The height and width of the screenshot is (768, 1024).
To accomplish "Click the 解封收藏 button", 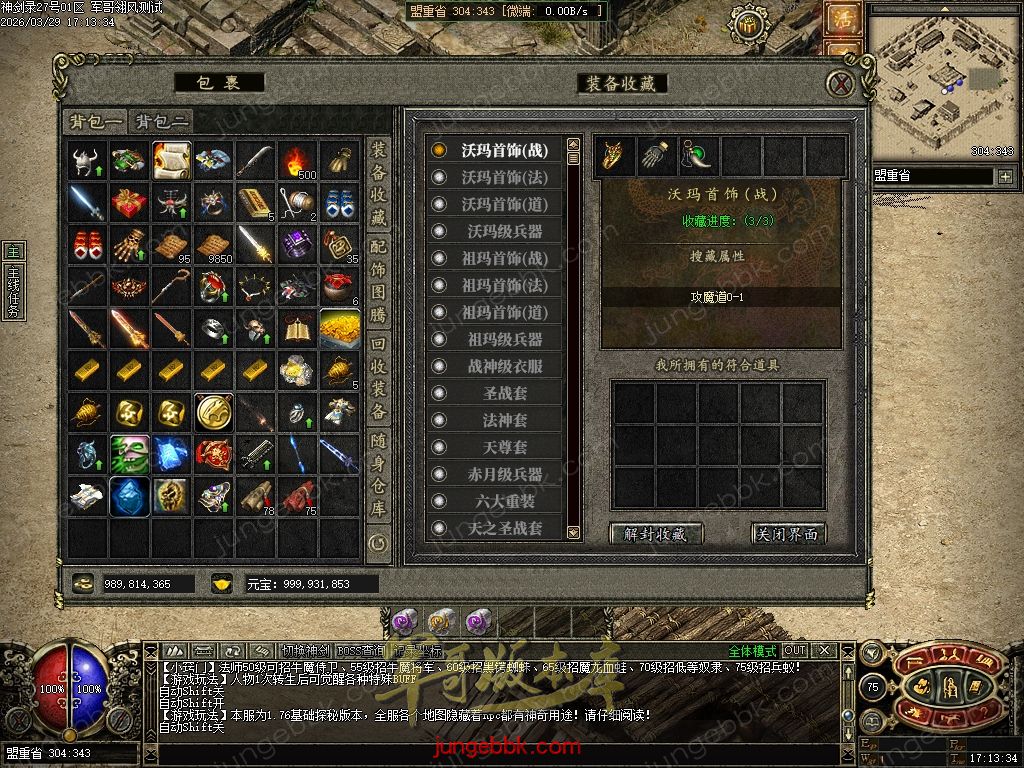I will point(656,534).
